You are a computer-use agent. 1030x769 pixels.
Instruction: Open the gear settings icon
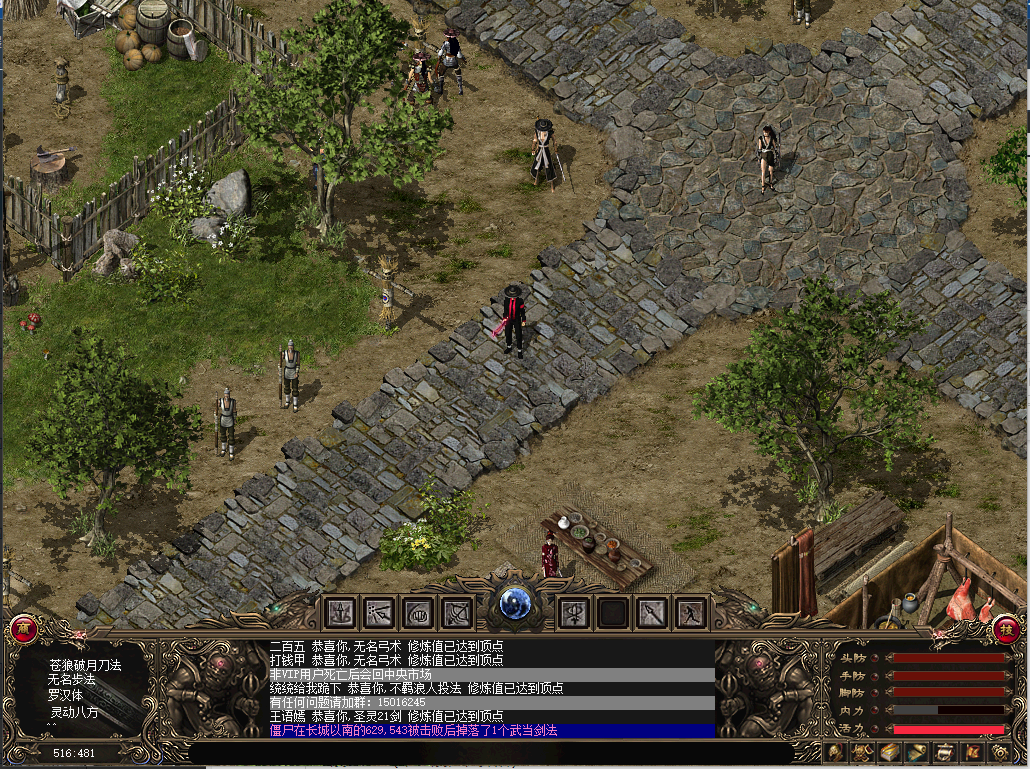(997, 752)
